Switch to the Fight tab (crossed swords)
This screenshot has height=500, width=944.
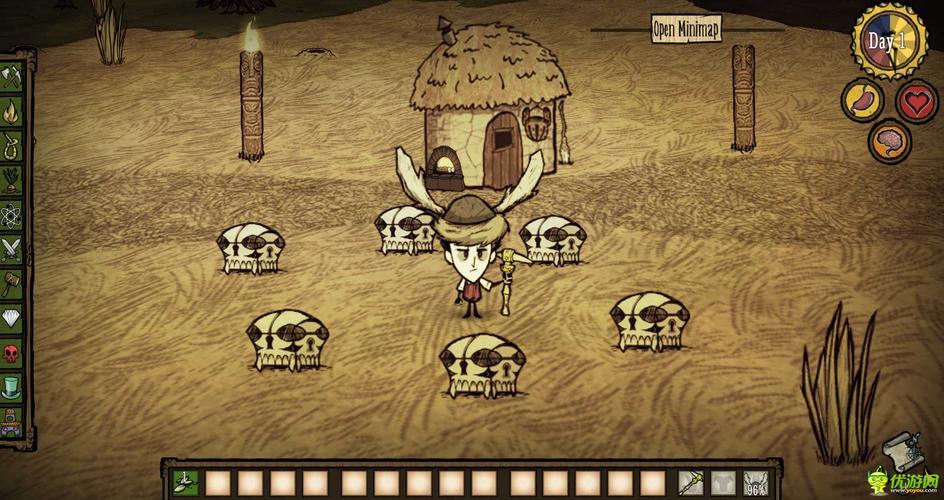click(x=12, y=248)
